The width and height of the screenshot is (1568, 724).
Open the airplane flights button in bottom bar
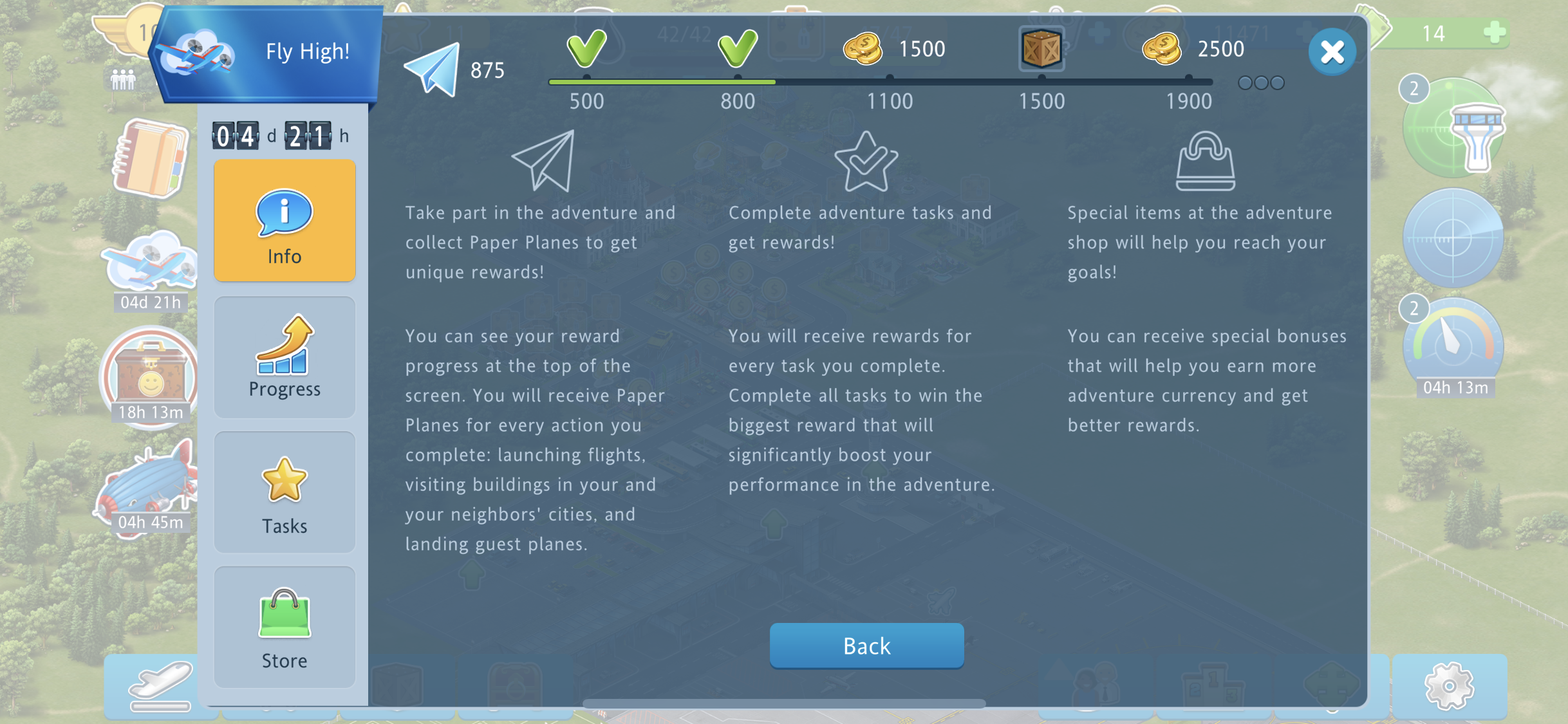161,686
